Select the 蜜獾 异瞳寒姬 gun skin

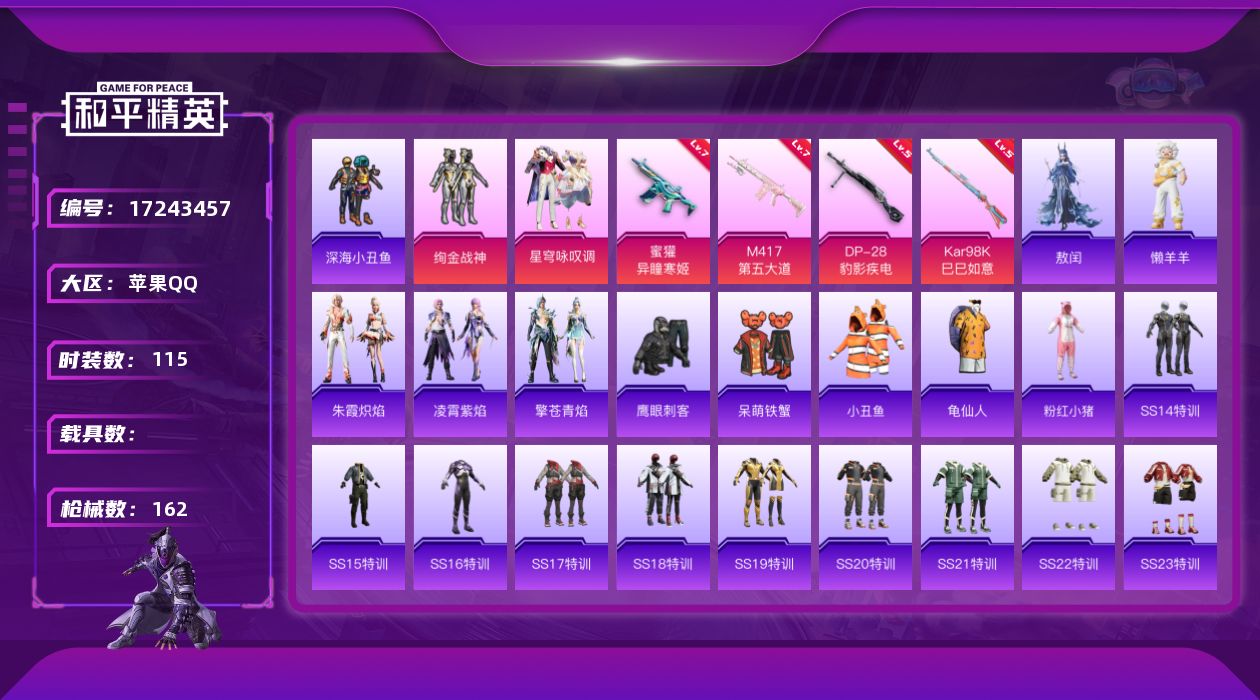[663, 211]
